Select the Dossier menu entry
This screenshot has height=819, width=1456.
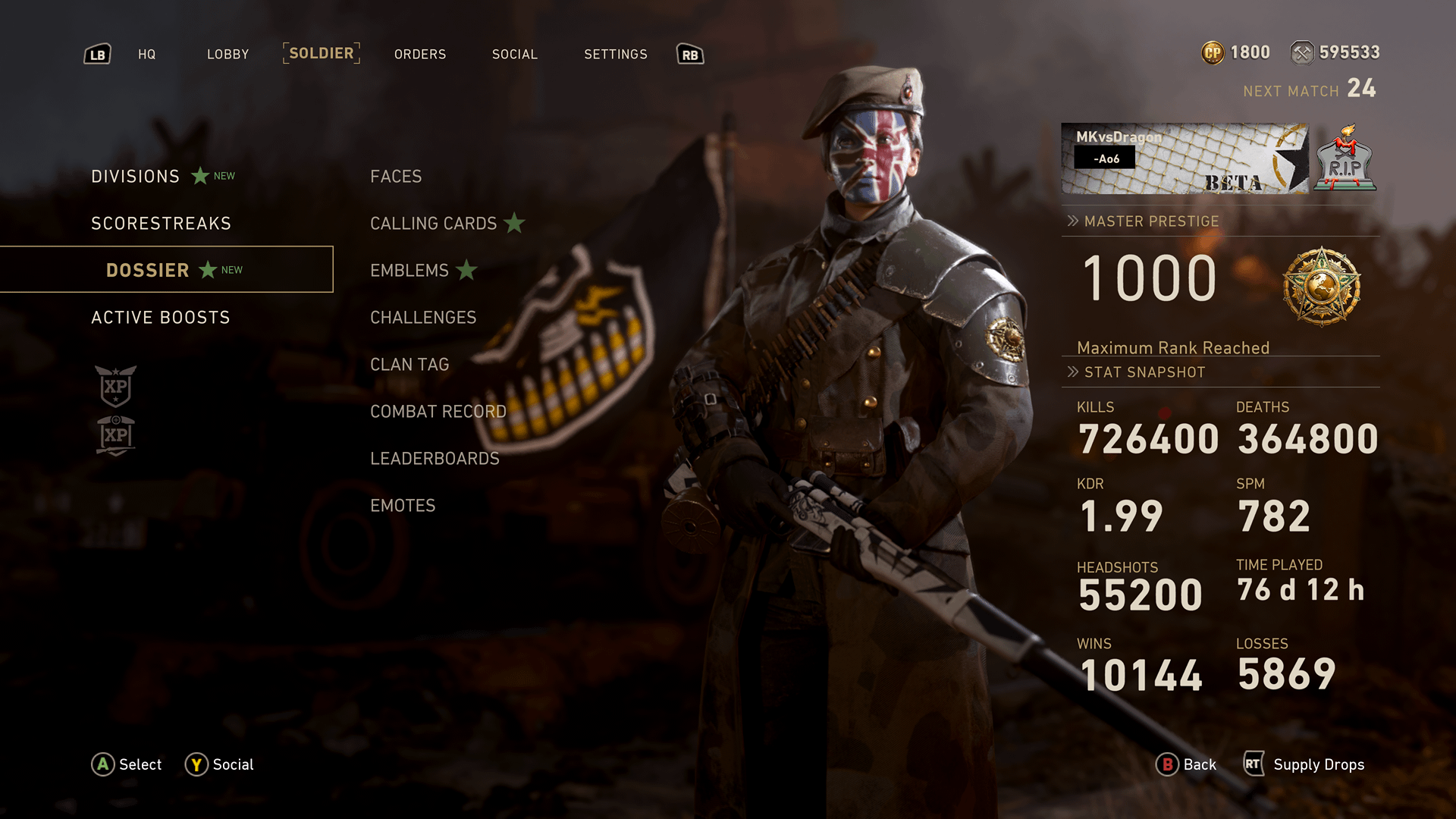click(x=148, y=271)
